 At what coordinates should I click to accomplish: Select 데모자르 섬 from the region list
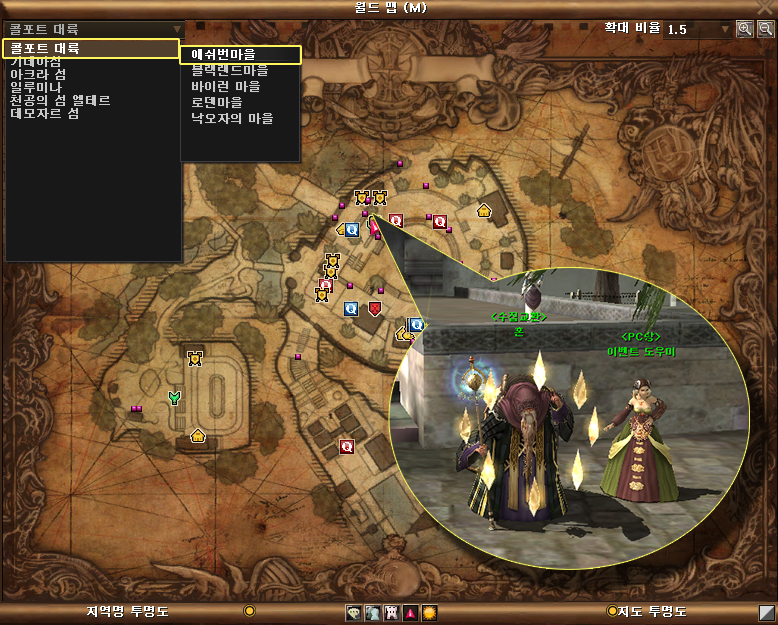45,114
